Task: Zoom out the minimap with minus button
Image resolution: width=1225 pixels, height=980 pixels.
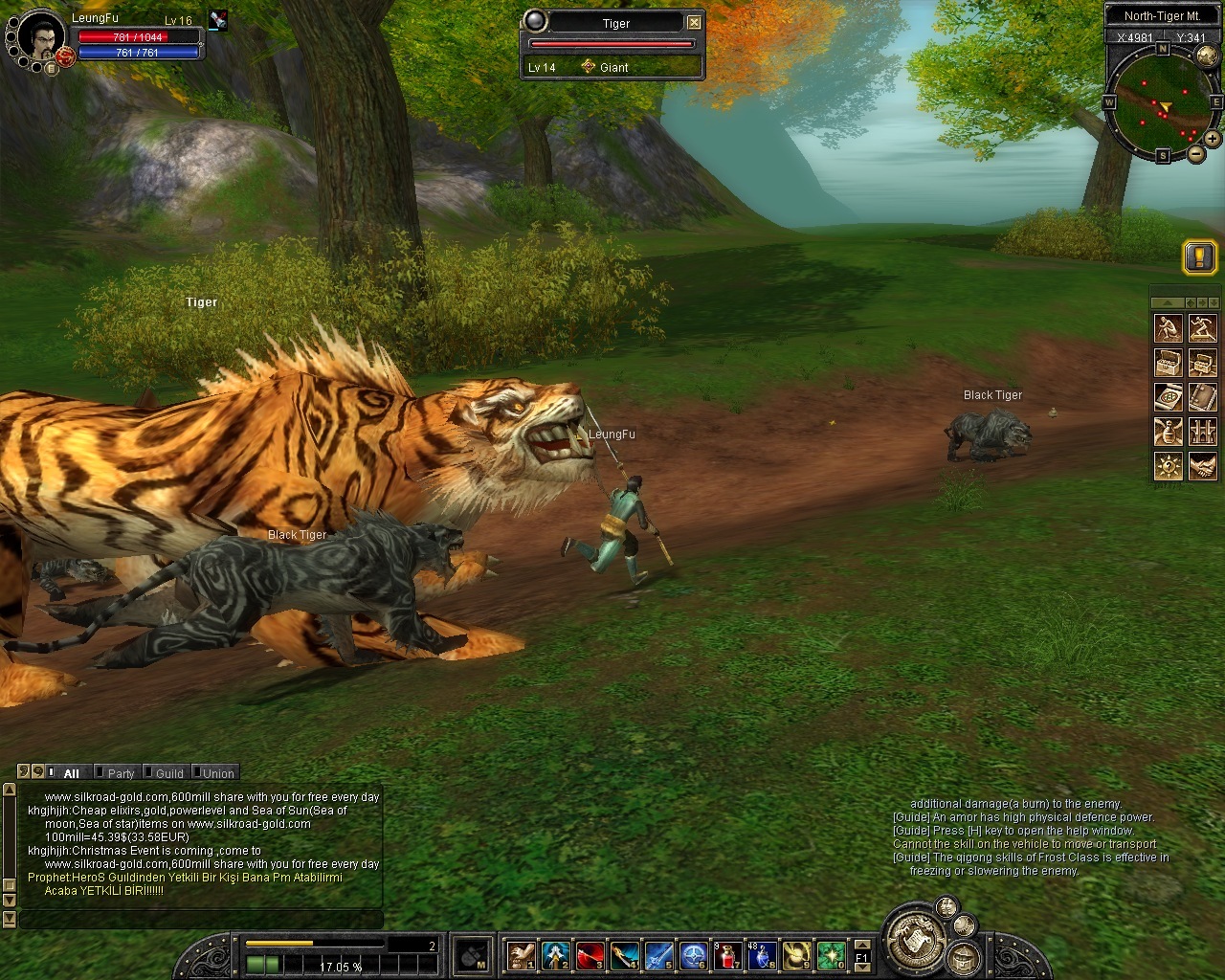Action: (x=1196, y=153)
